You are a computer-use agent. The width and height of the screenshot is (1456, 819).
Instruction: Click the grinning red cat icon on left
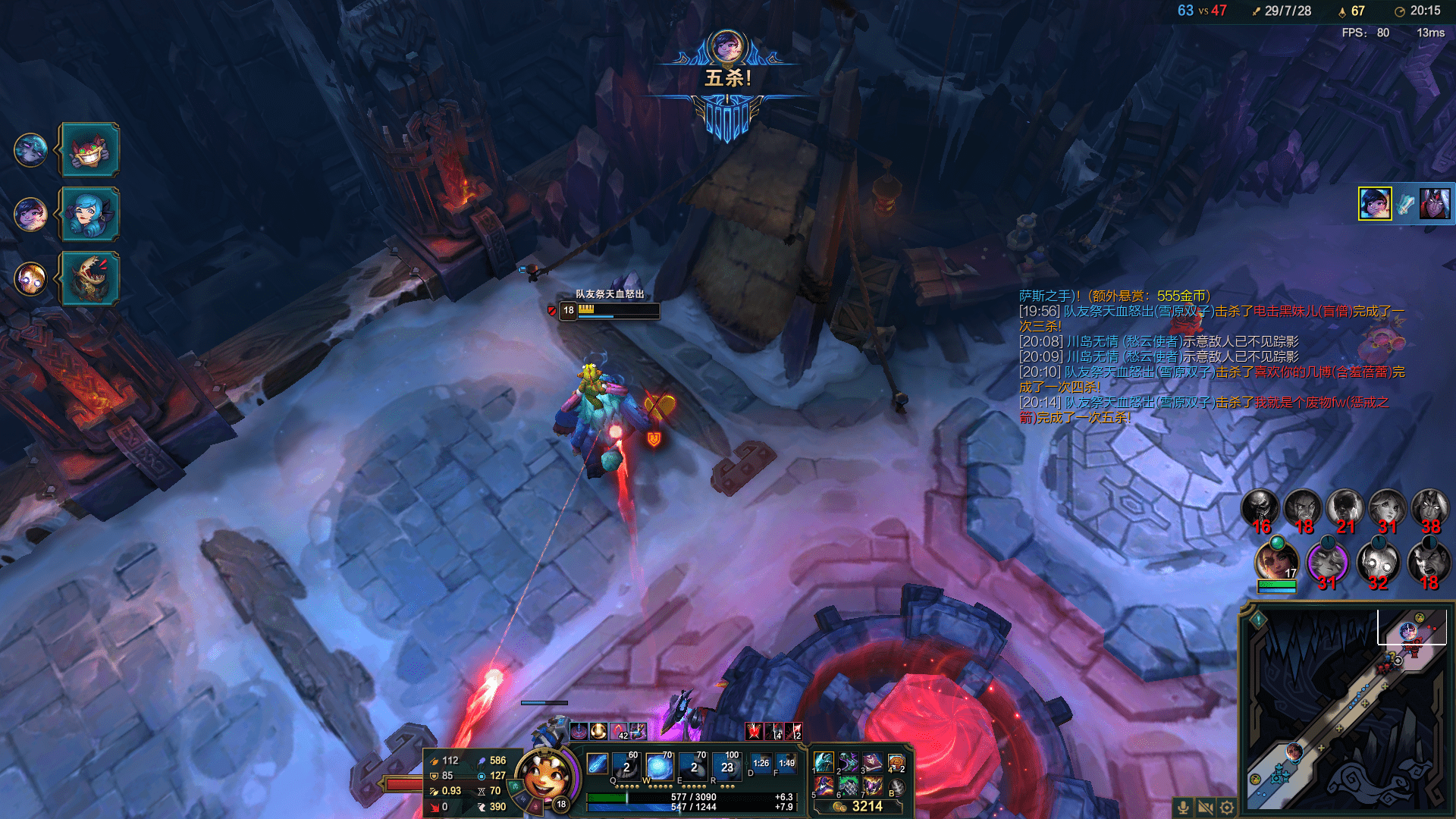tap(89, 150)
